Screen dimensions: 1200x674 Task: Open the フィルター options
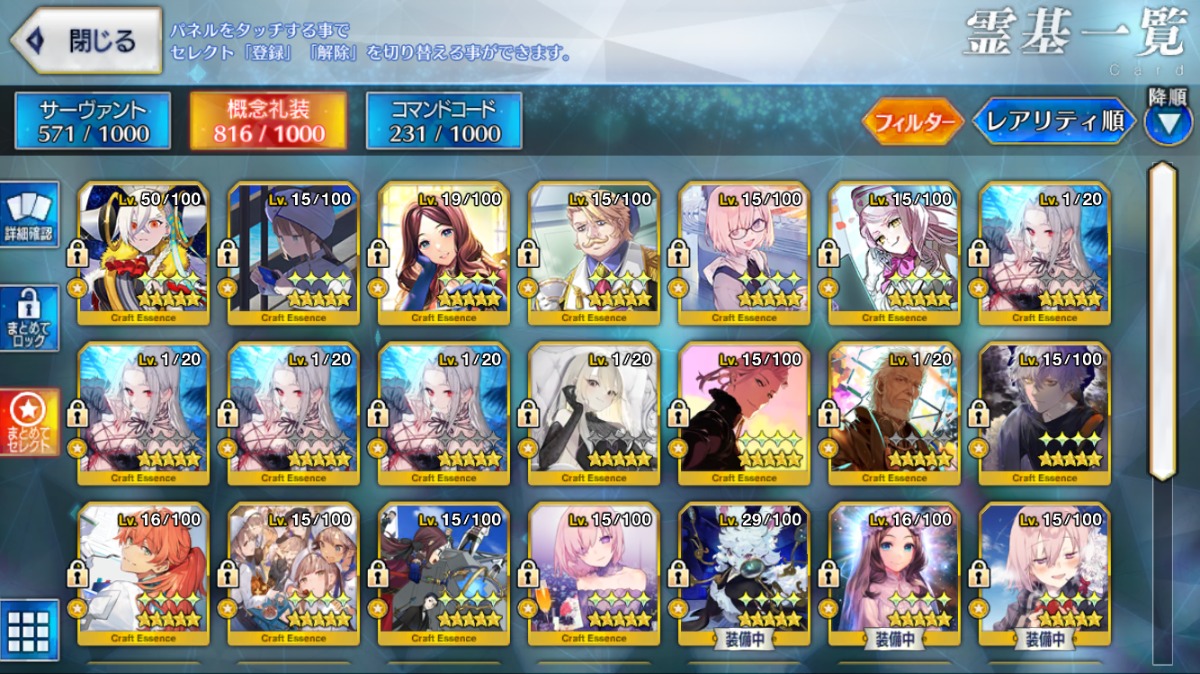(x=912, y=122)
